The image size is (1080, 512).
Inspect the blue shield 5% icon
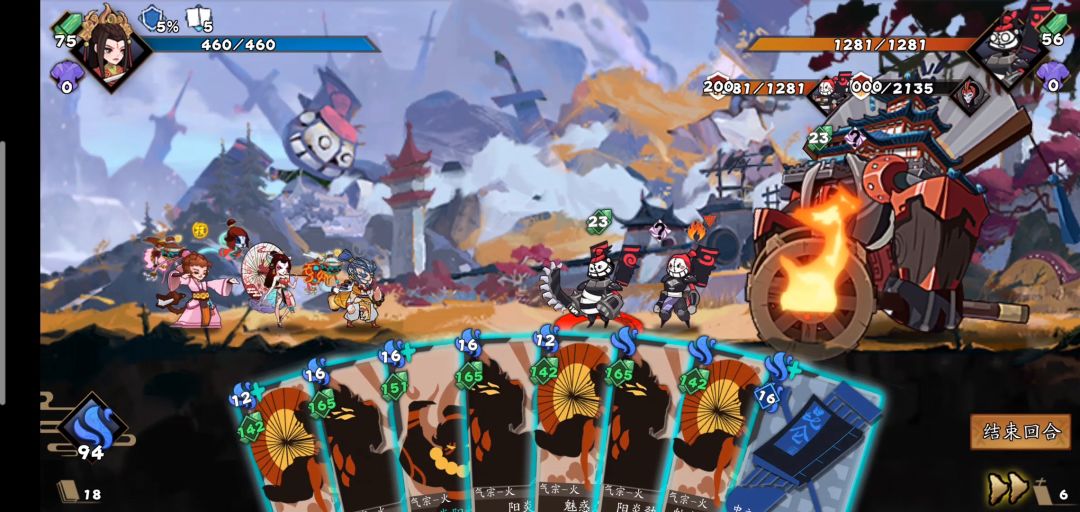click(x=152, y=19)
